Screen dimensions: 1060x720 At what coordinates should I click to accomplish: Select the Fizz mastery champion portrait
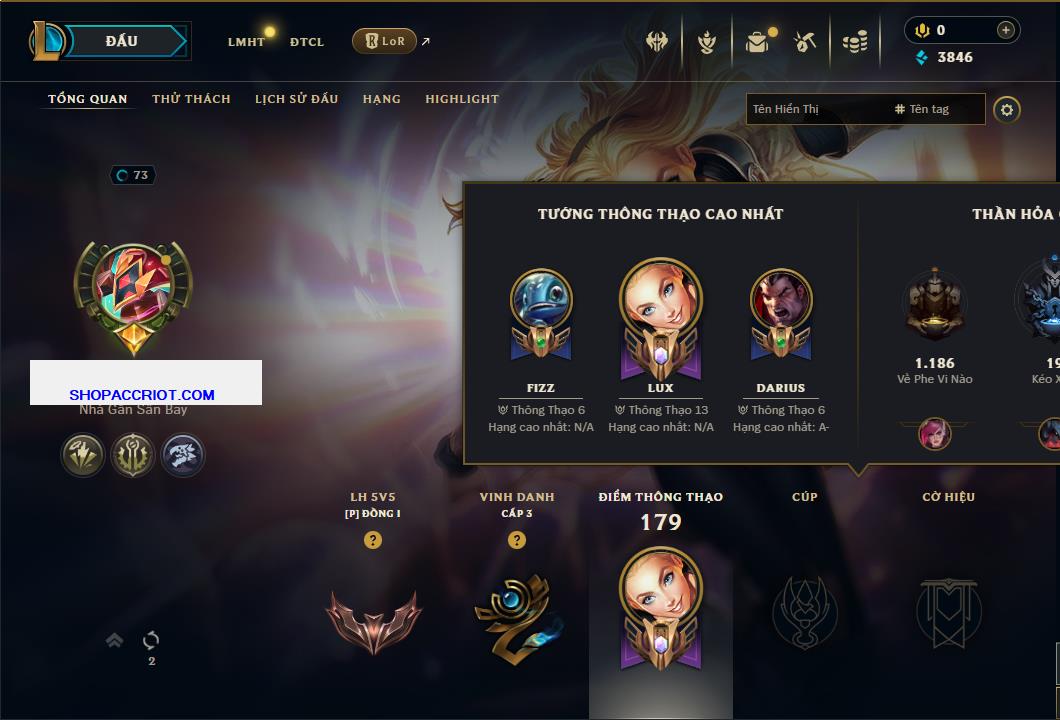[x=541, y=300]
